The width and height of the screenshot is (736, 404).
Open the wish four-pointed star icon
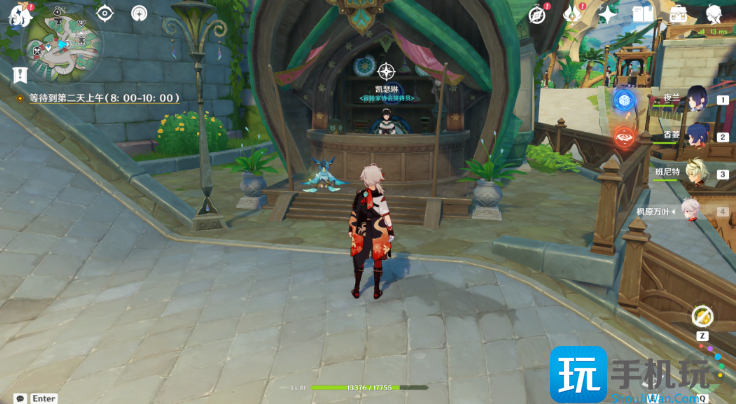[607, 14]
